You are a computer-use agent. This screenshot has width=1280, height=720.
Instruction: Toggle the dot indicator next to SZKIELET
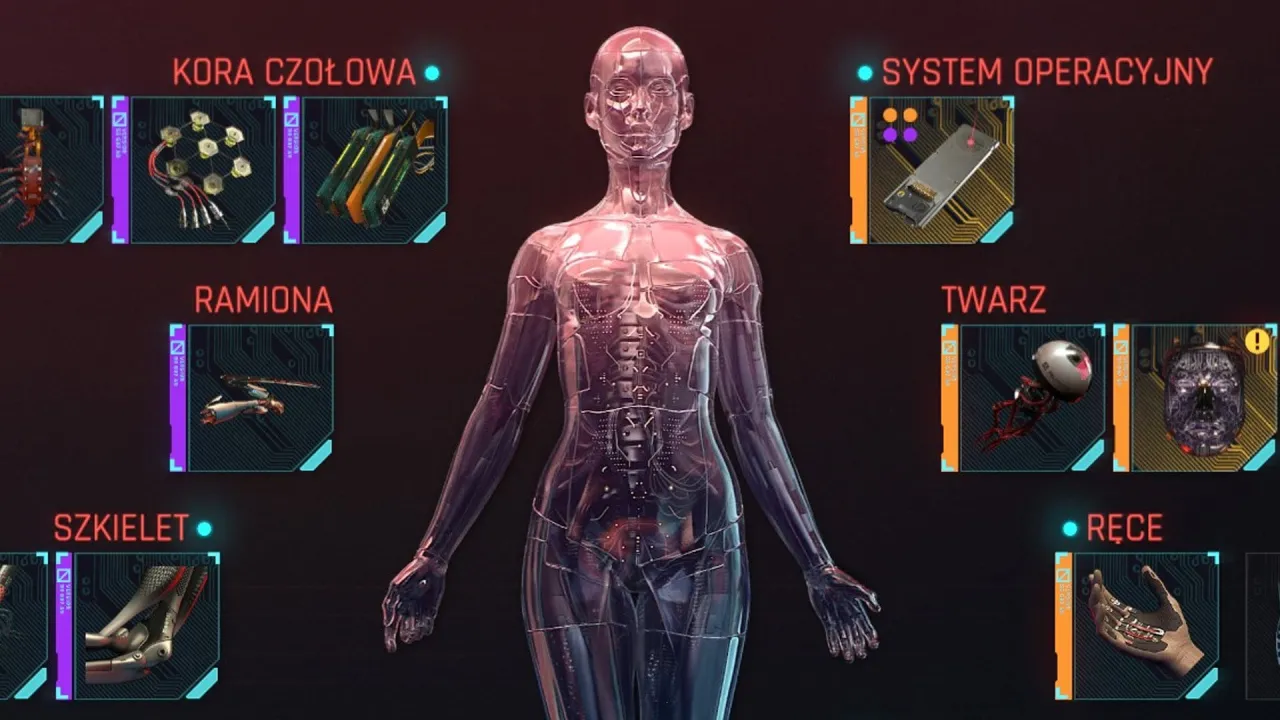click(204, 528)
